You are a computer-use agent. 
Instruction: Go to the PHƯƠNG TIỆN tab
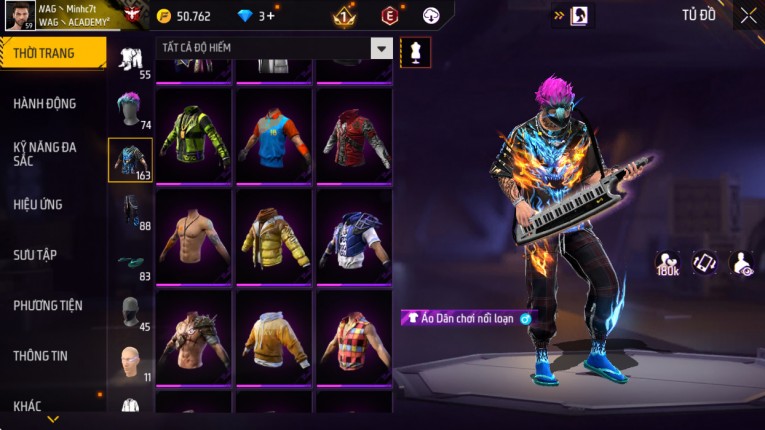48,305
